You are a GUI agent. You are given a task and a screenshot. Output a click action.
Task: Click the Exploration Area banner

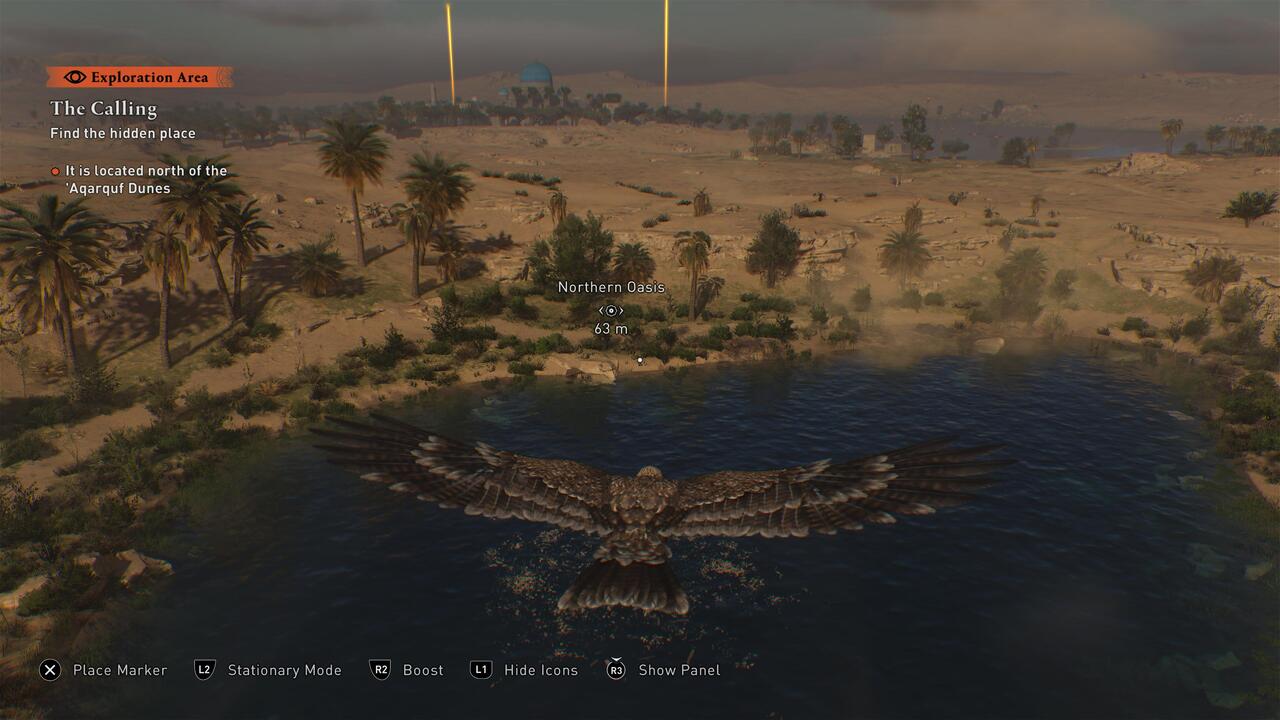coord(139,77)
